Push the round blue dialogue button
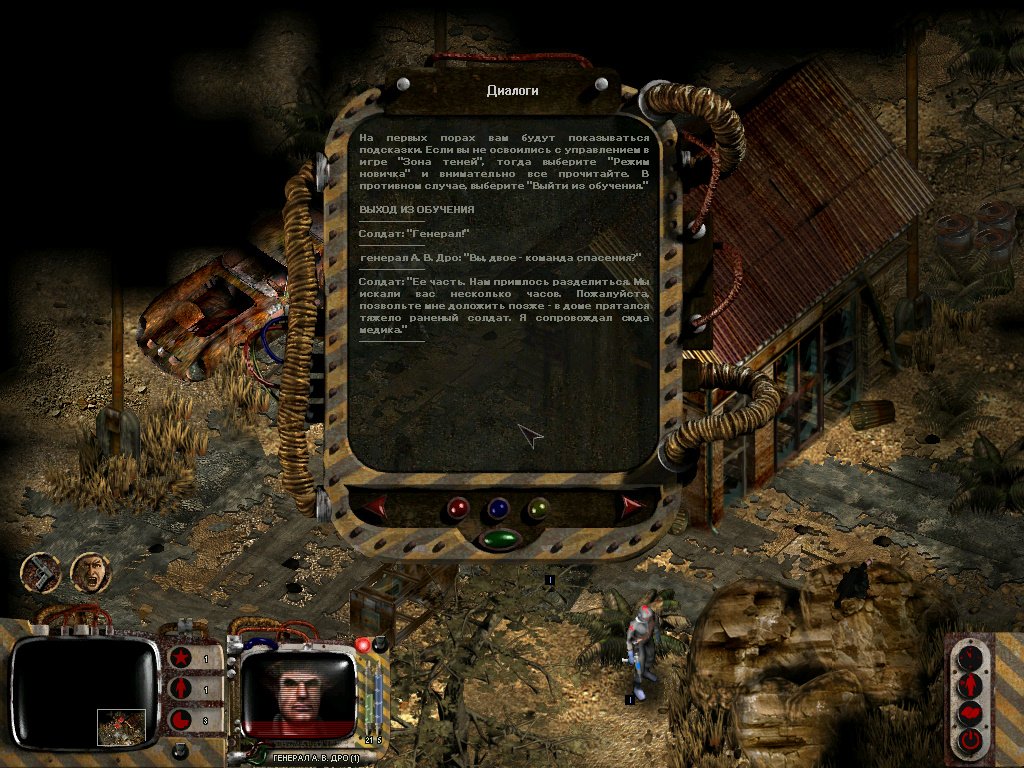The width and height of the screenshot is (1024, 768). [498, 509]
